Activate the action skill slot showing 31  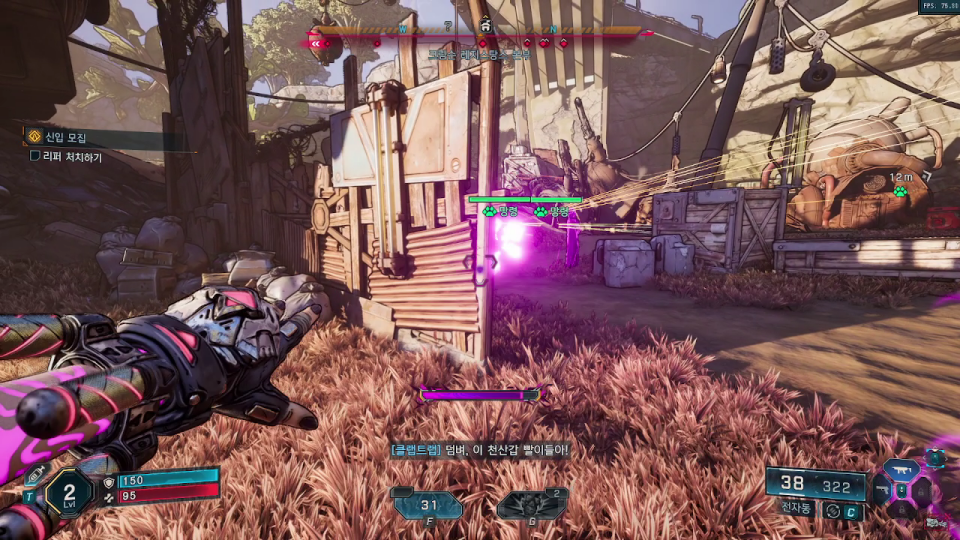[427, 505]
